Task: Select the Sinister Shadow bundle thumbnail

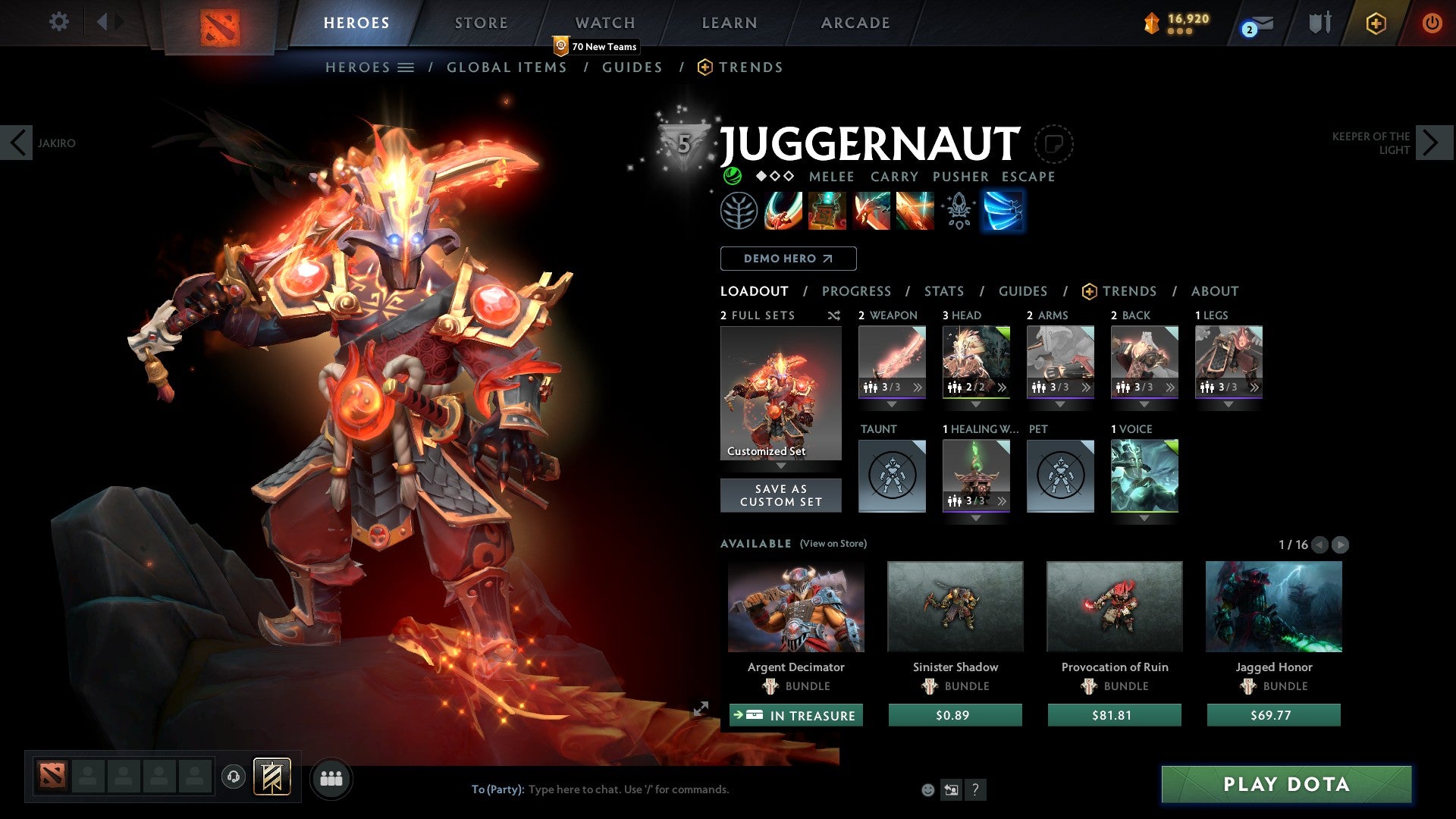Action: pyautogui.click(x=954, y=606)
